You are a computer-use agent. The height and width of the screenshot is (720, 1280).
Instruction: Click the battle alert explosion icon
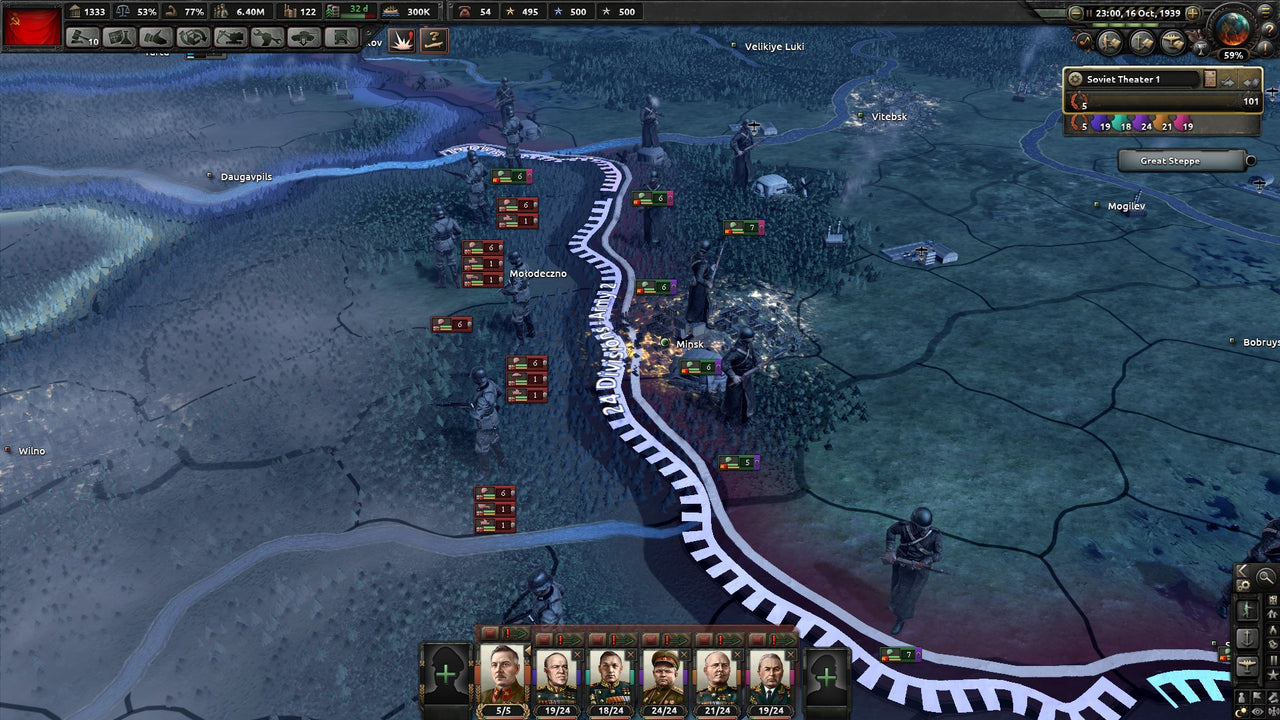coord(402,38)
